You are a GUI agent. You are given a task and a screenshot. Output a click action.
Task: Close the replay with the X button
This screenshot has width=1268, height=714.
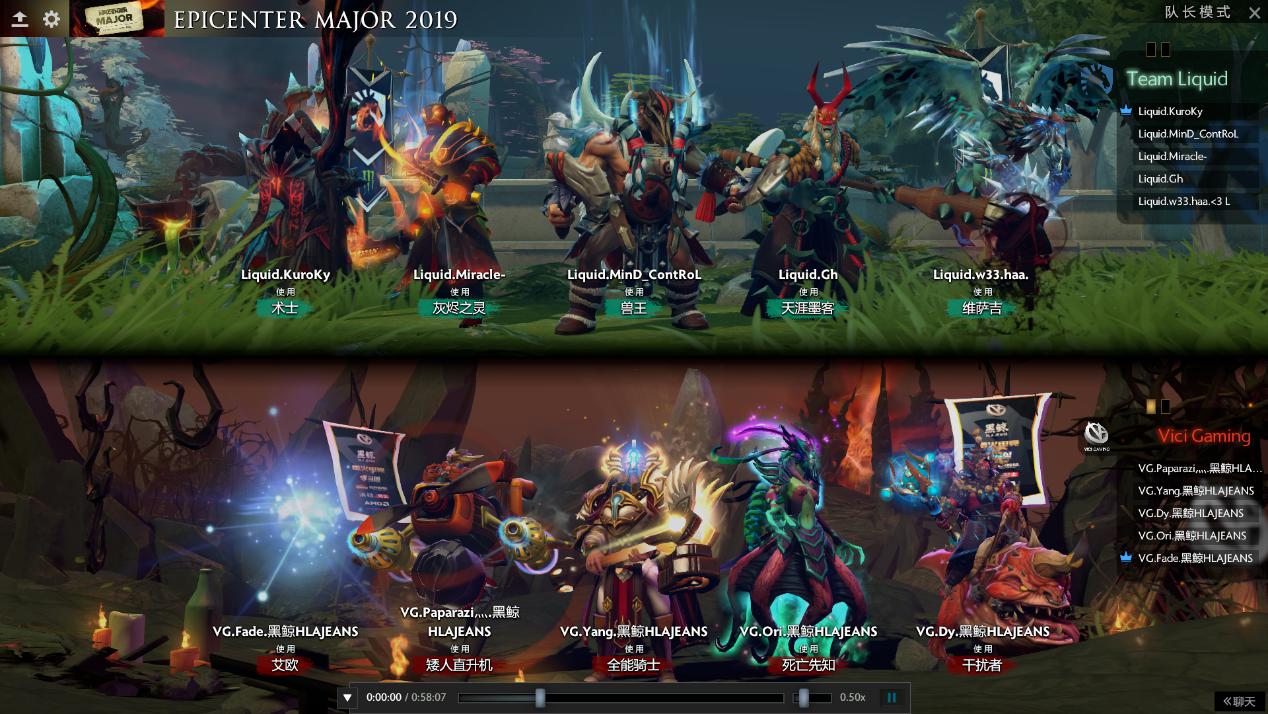(x=1254, y=13)
